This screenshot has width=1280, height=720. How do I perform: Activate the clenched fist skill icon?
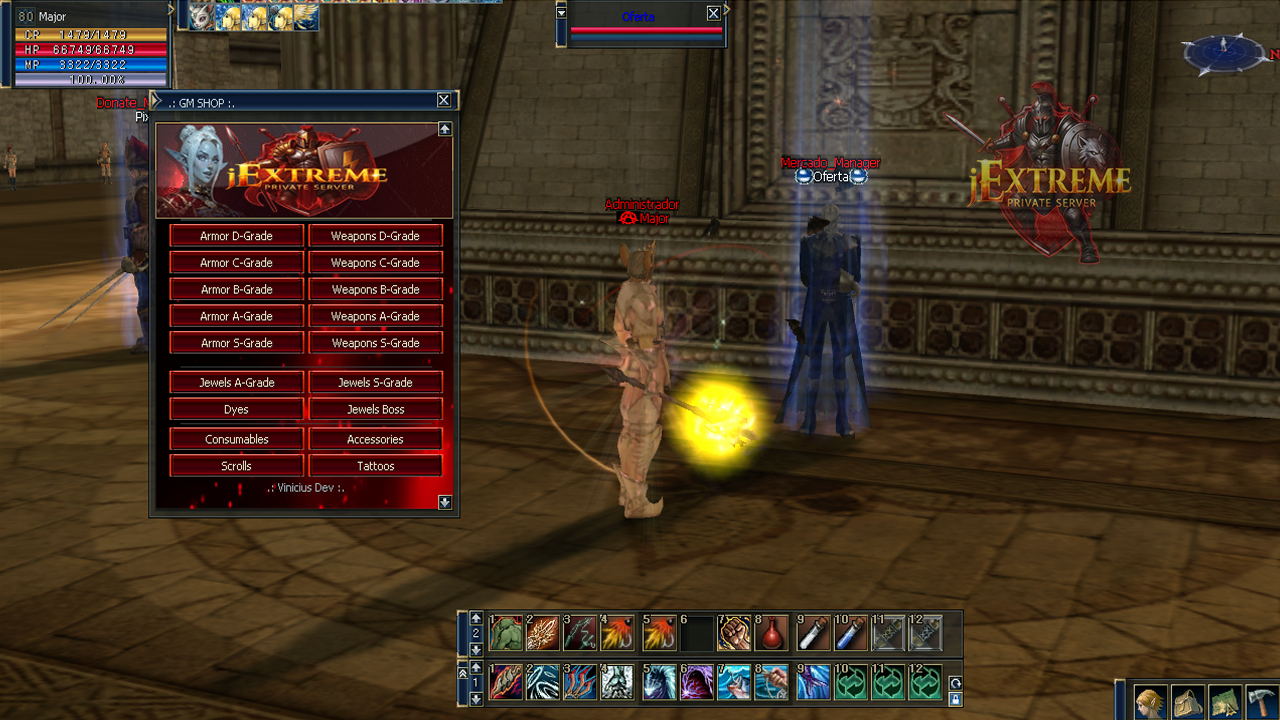pos(733,633)
